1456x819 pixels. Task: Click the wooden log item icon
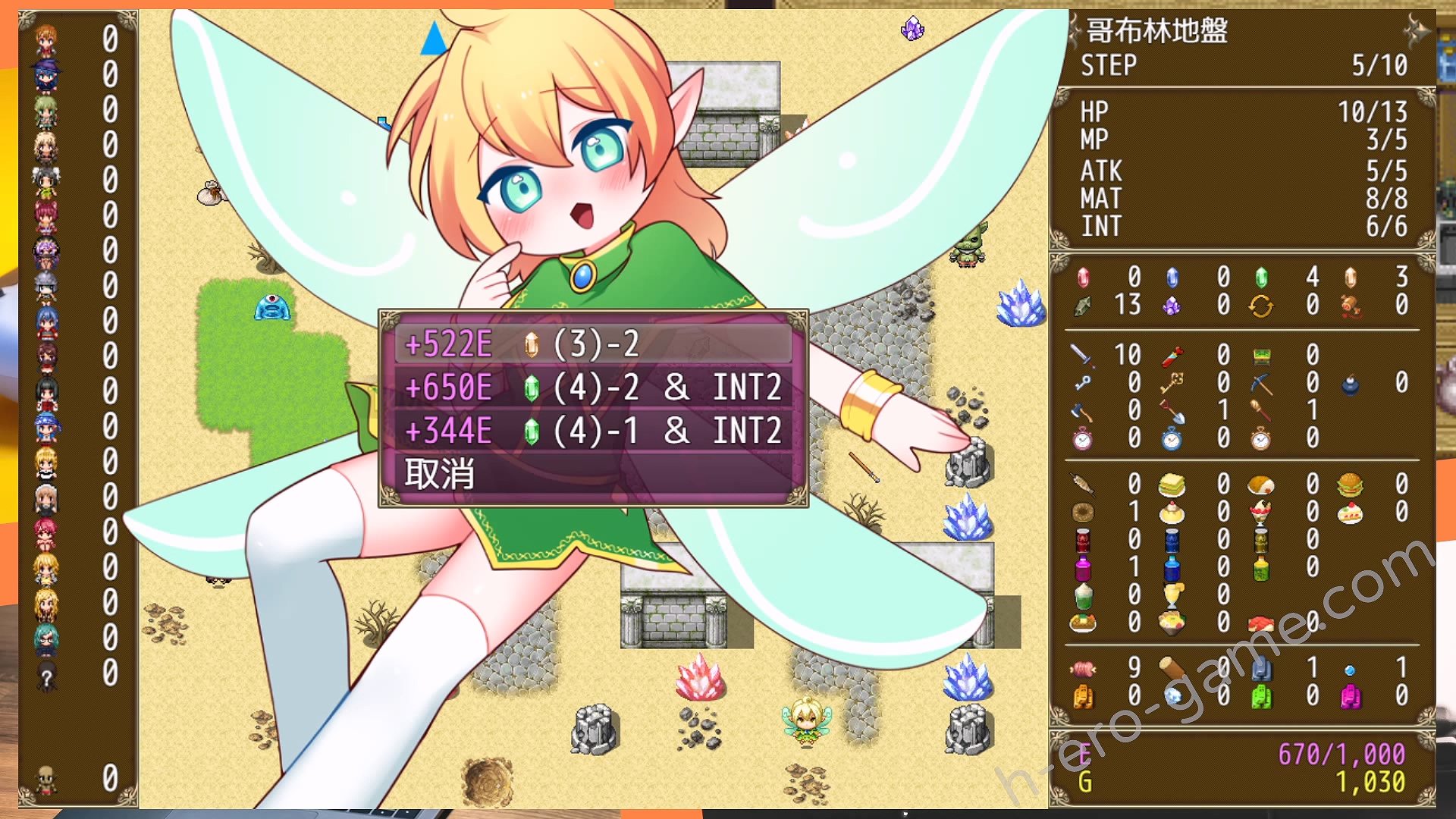coord(1172,669)
